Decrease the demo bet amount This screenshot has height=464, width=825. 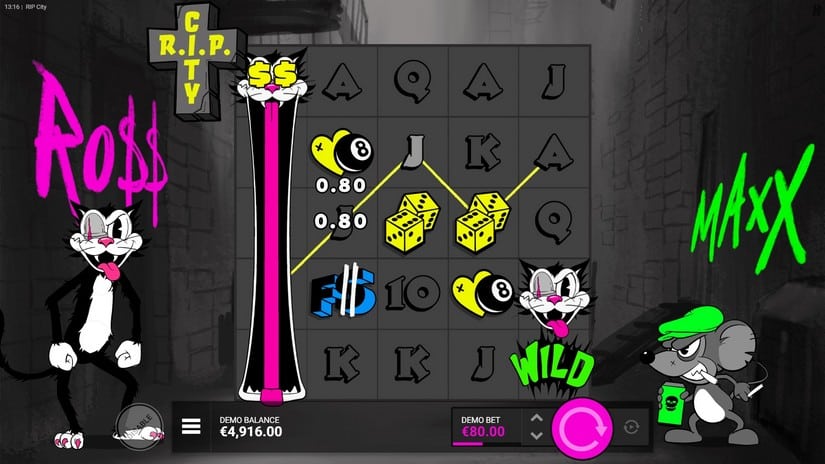536,437
